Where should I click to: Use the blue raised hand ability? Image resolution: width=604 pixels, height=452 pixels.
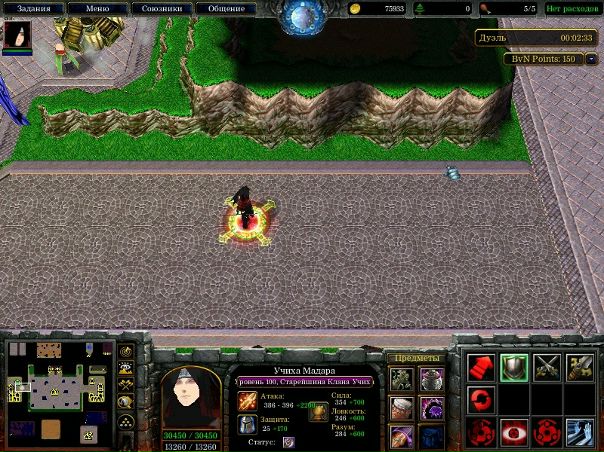pos(579,433)
